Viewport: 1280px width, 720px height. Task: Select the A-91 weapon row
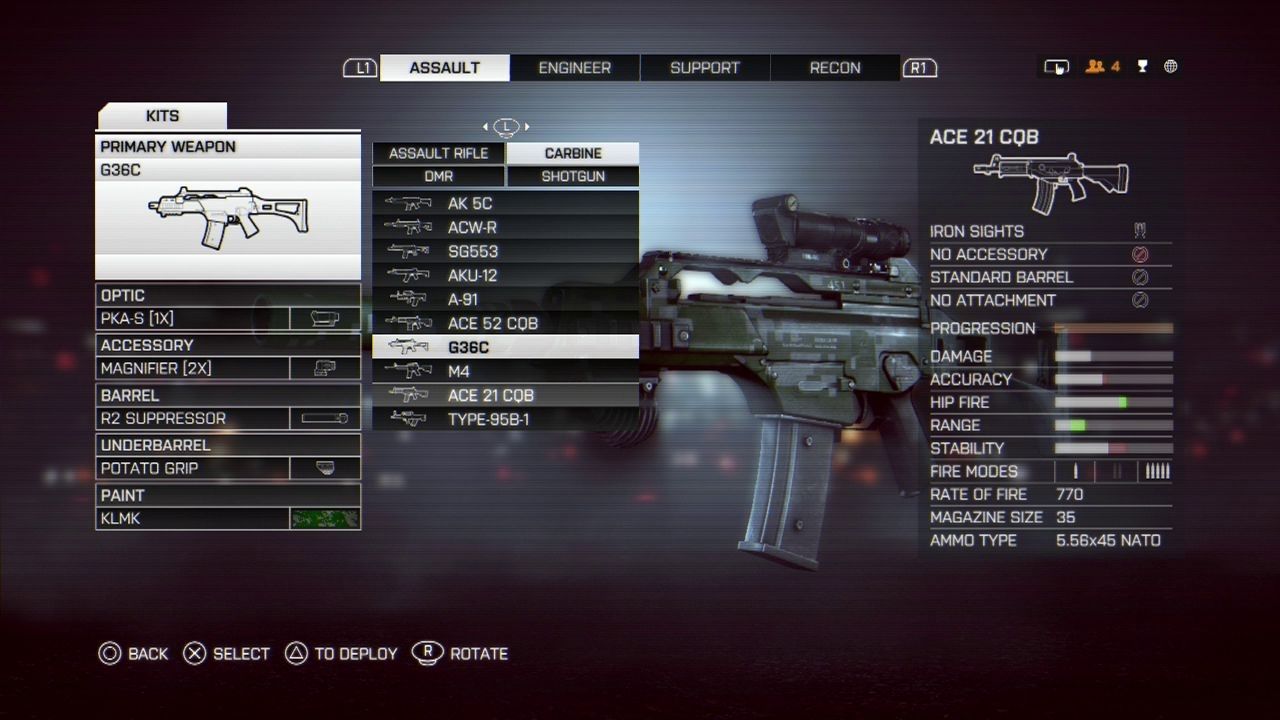(x=505, y=299)
